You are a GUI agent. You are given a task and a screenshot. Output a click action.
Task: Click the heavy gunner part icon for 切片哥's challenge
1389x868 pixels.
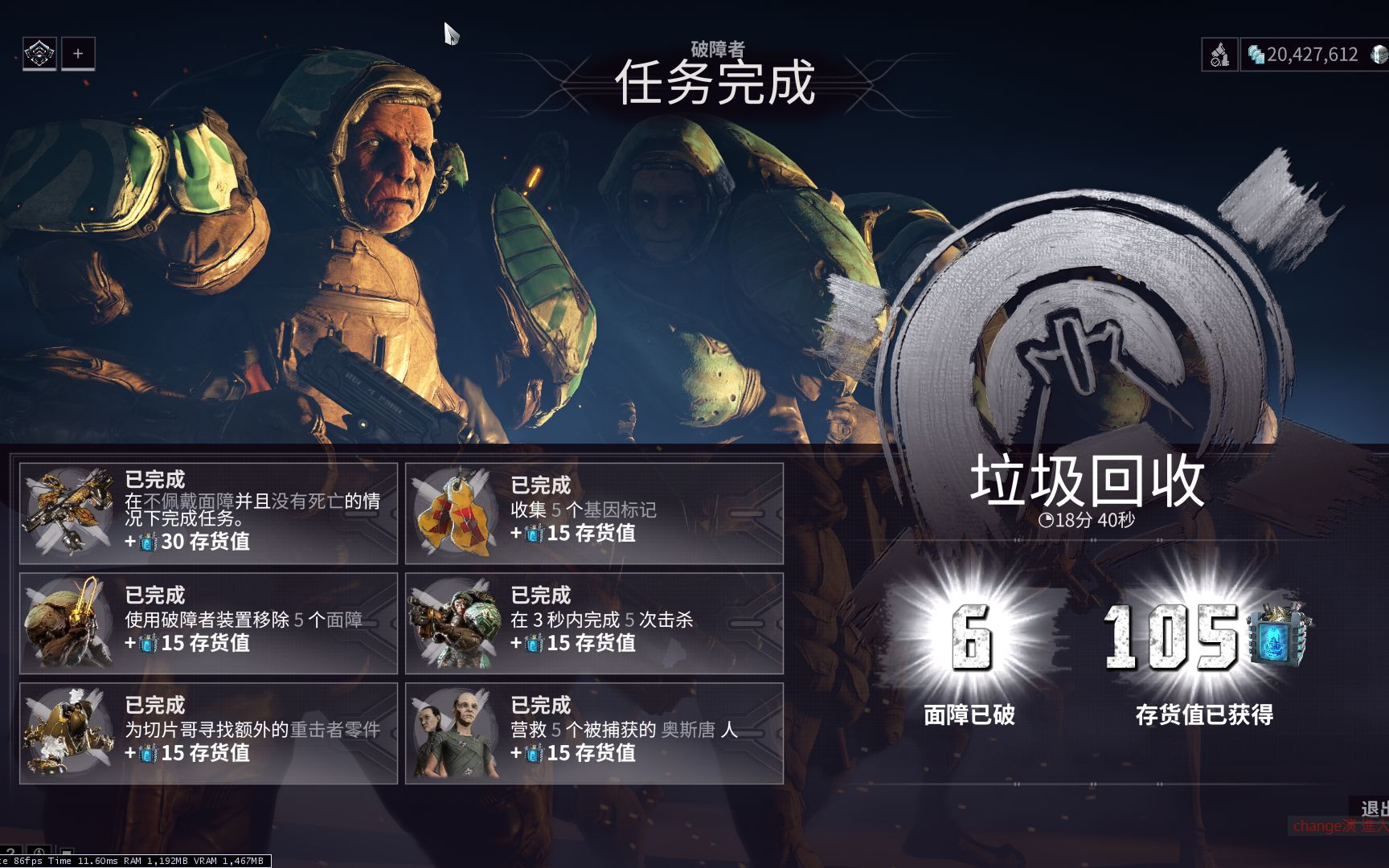71,733
